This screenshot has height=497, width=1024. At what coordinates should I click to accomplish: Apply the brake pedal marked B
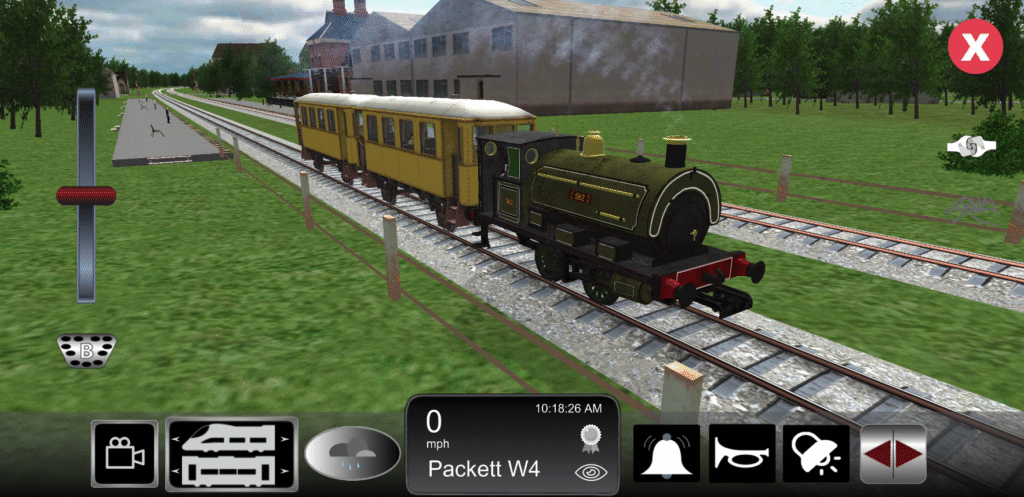tap(86, 350)
